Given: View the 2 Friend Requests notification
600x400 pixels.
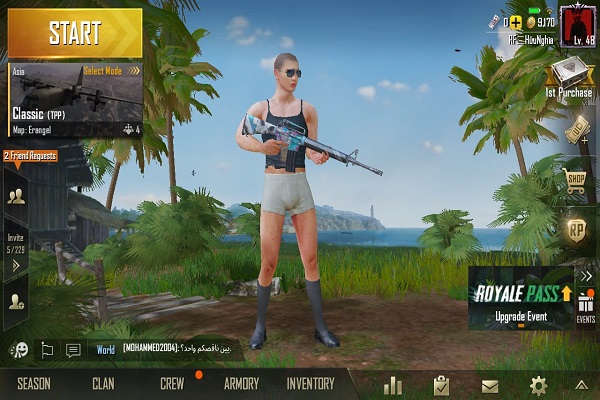Looking at the screenshot, I should [29, 156].
